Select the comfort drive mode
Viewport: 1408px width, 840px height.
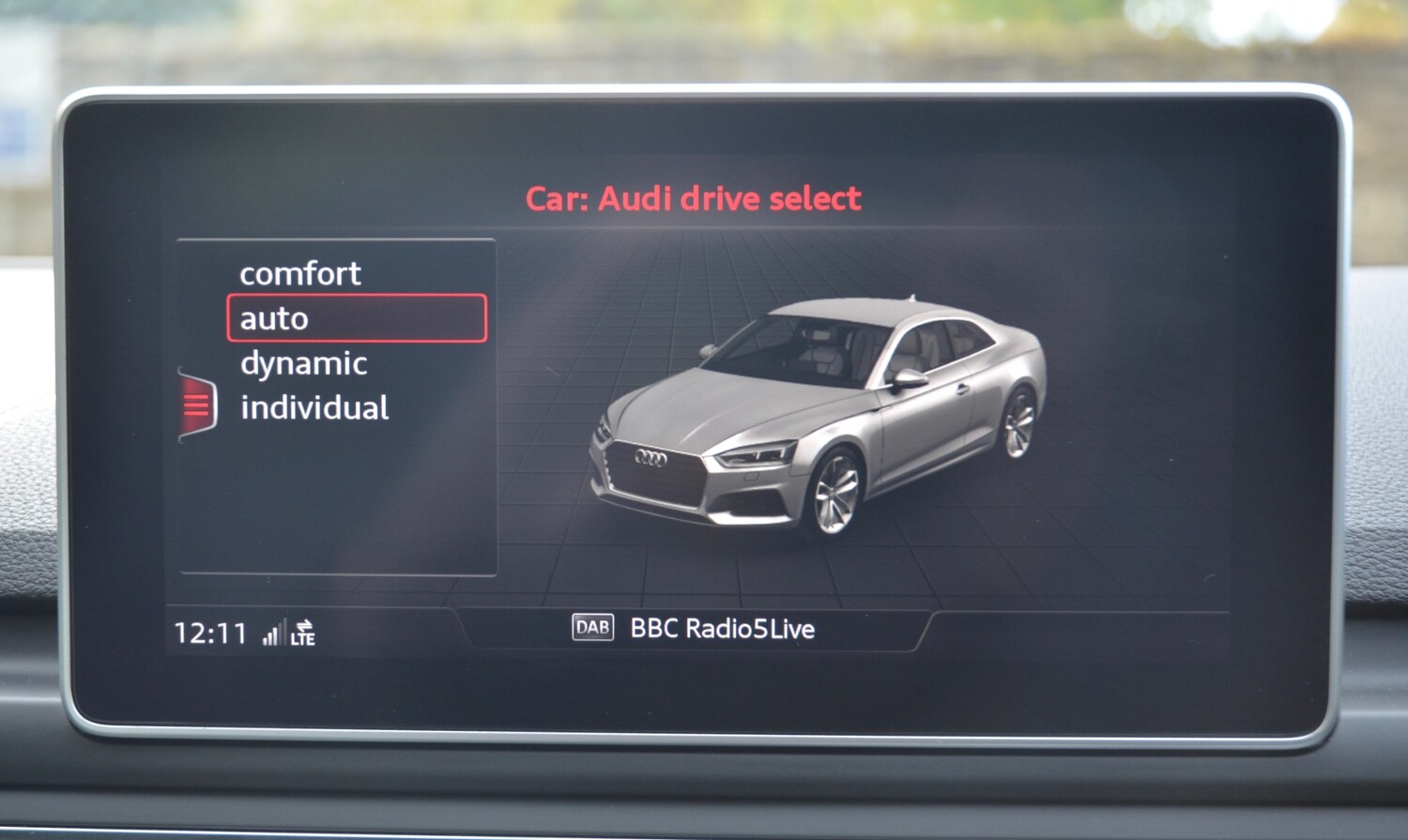click(300, 274)
